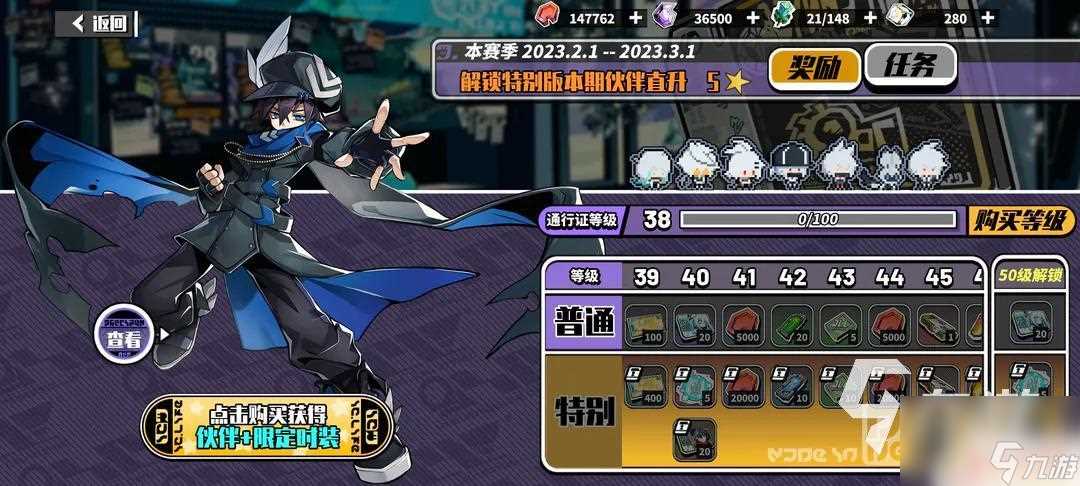Tap the 购买等级 buy level button

pyautogui.click(x=1023, y=220)
